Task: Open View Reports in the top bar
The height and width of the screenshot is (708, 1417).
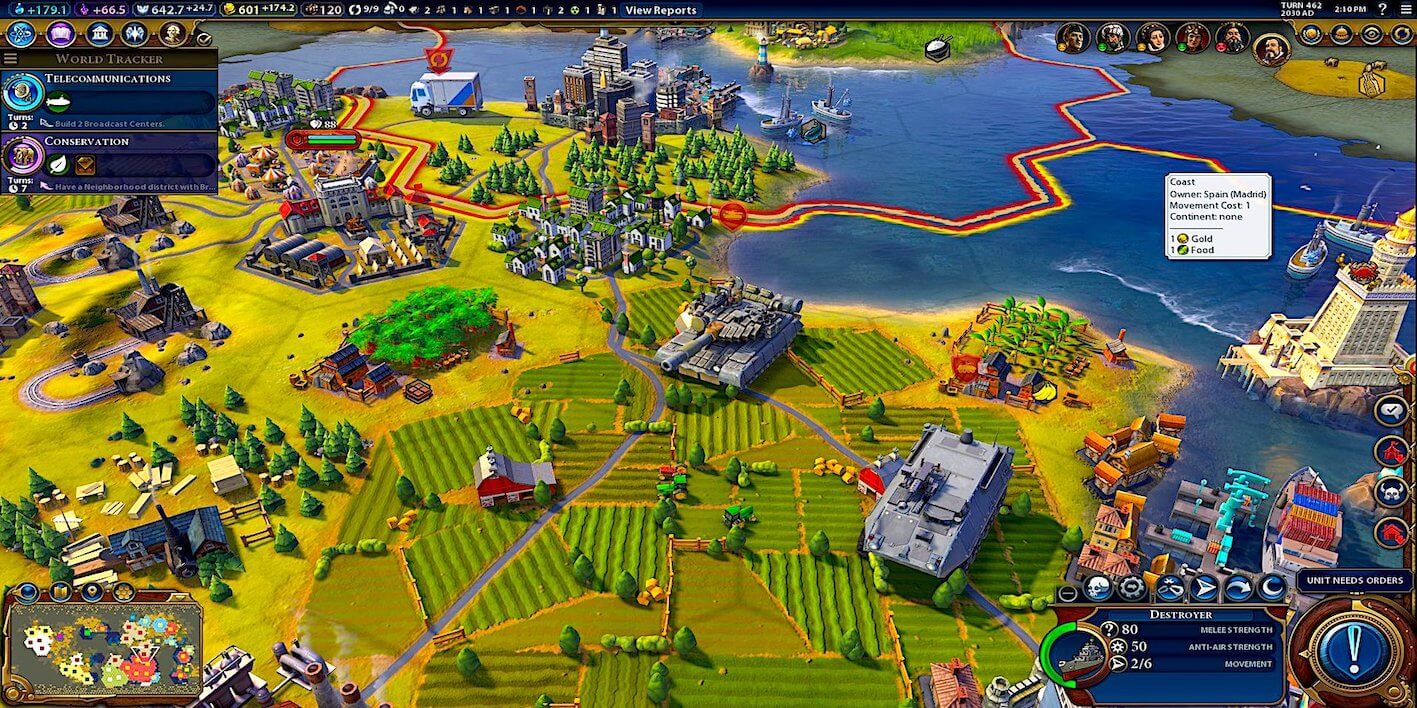Action: point(660,10)
